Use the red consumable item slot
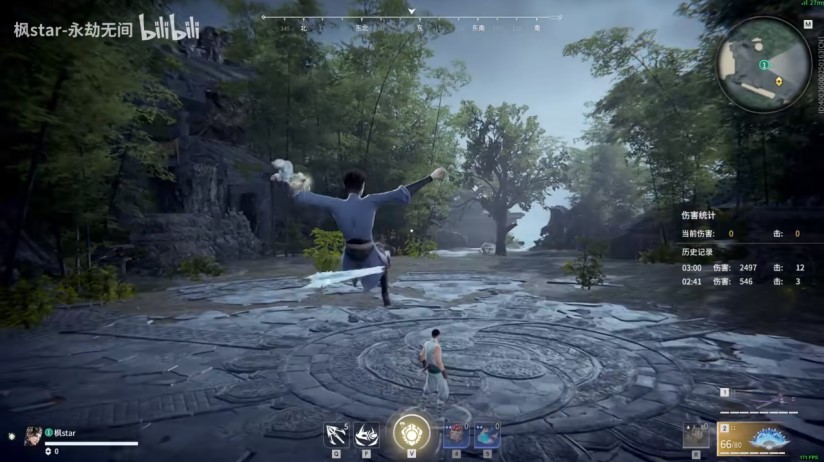The image size is (824, 462). point(456,434)
